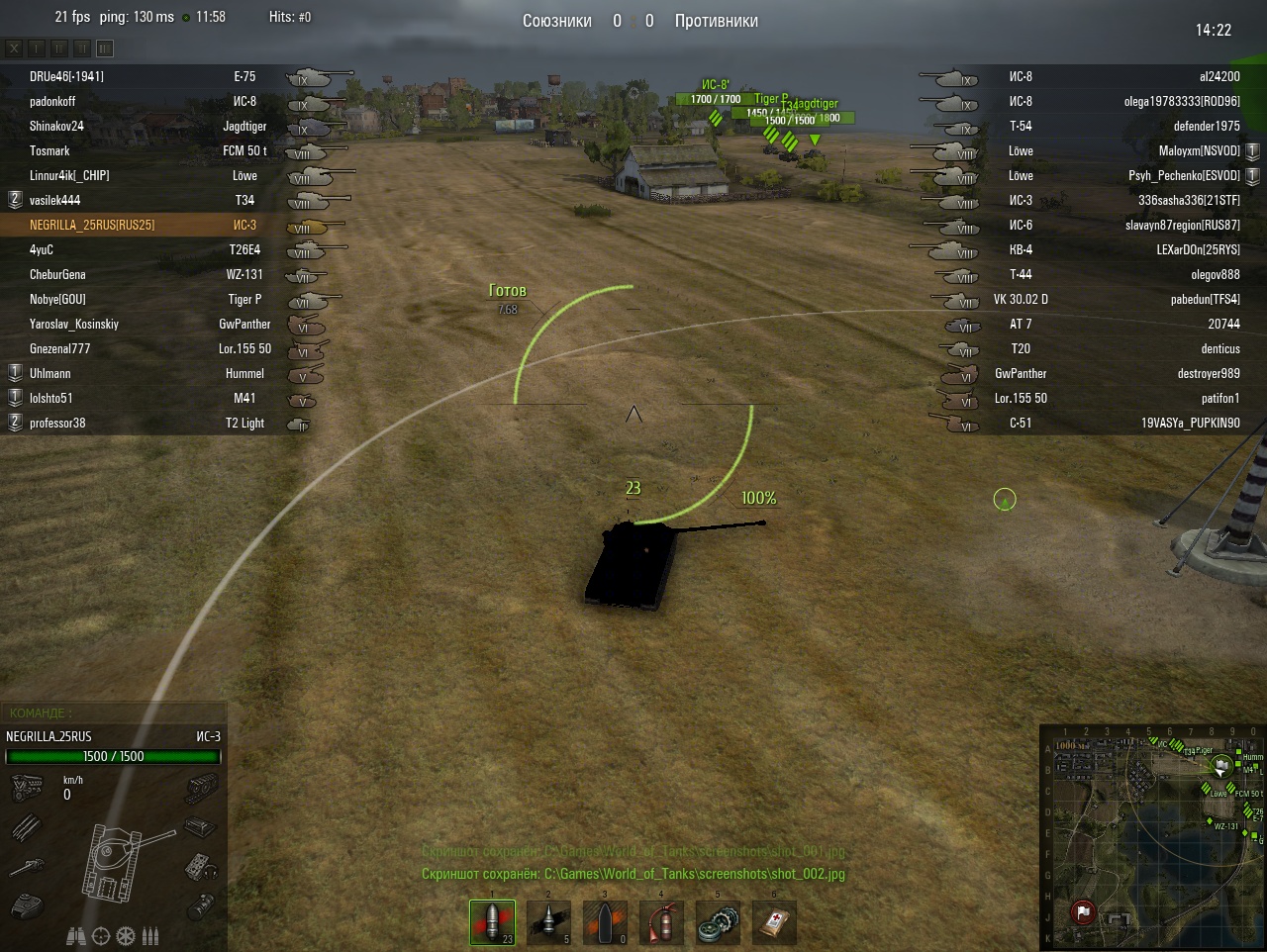
Task: Select enemy defender1975 in the T-54
Action: click(x=1206, y=126)
